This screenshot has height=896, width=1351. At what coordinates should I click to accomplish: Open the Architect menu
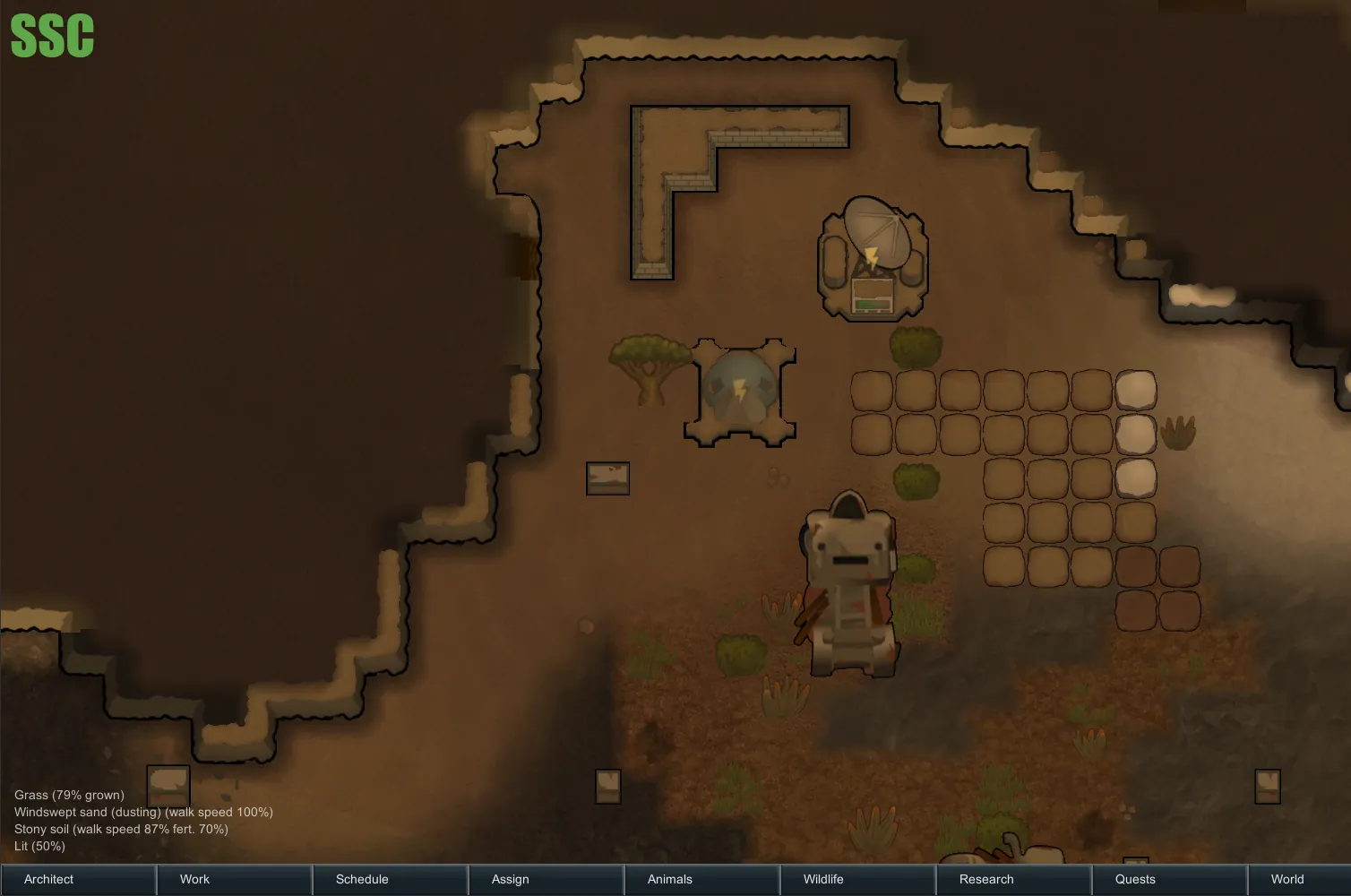tap(78, 880)
